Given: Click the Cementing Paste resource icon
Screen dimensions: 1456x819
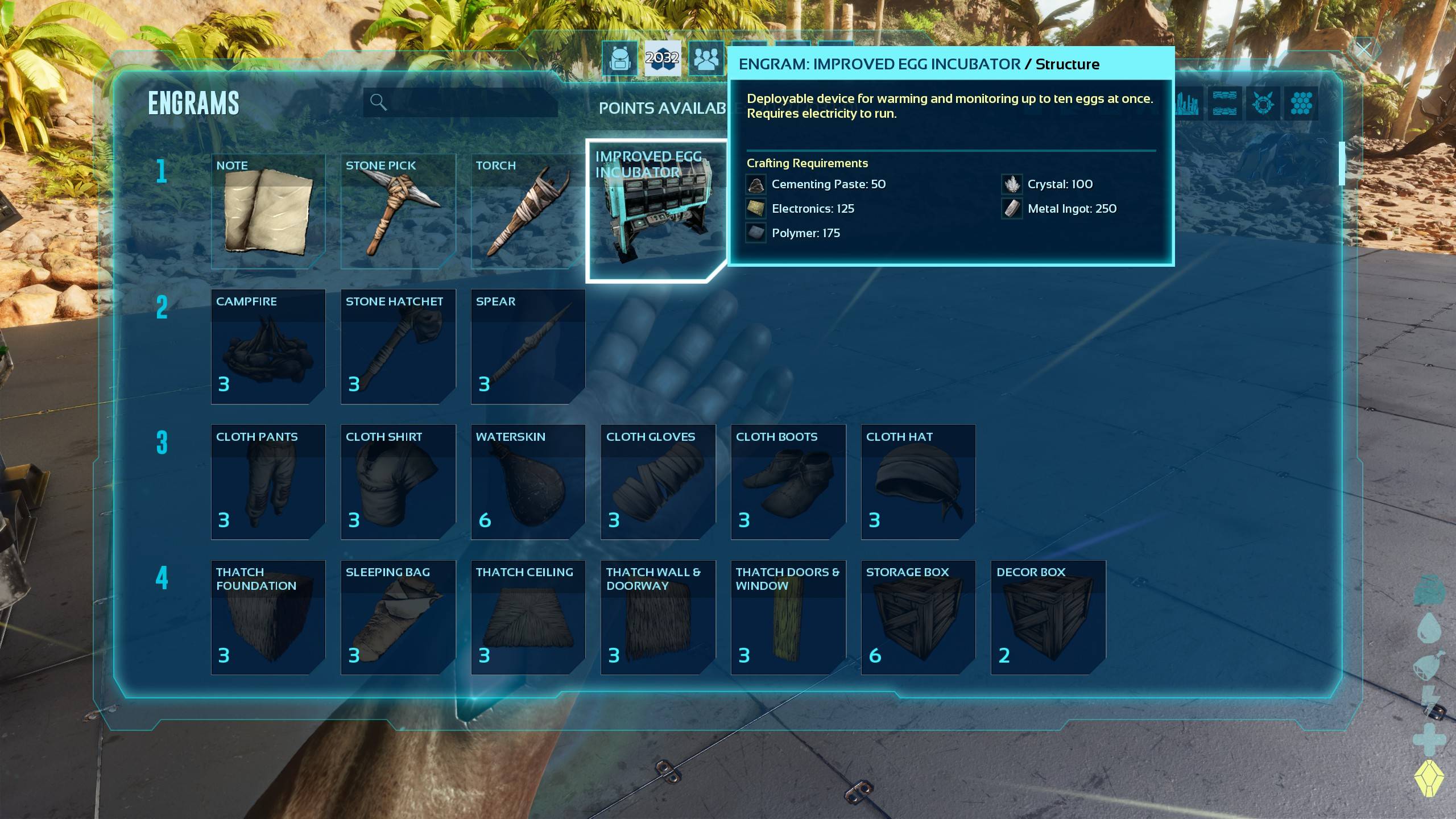Looking at the screenshot, I should [x=755, y=184].
